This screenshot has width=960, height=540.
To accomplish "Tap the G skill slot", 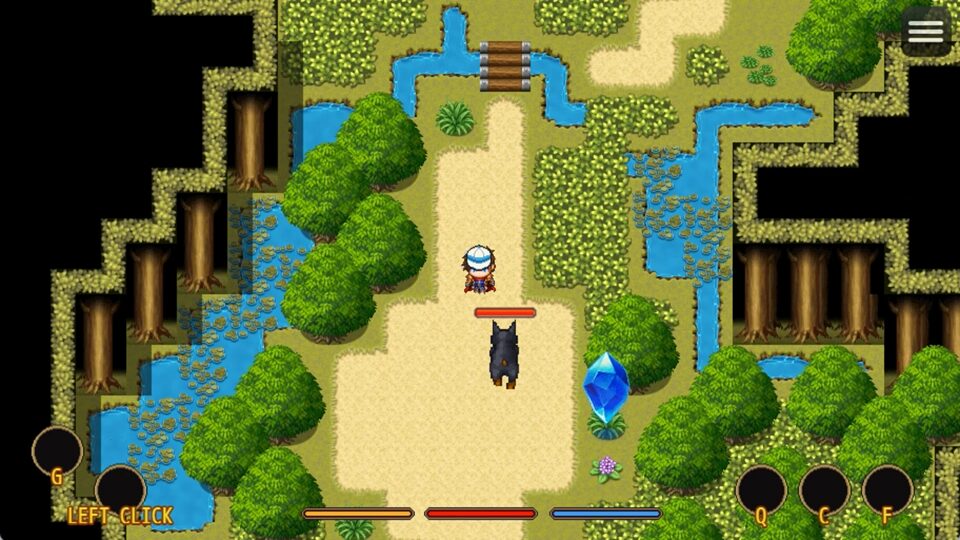I will coord(57,451).
